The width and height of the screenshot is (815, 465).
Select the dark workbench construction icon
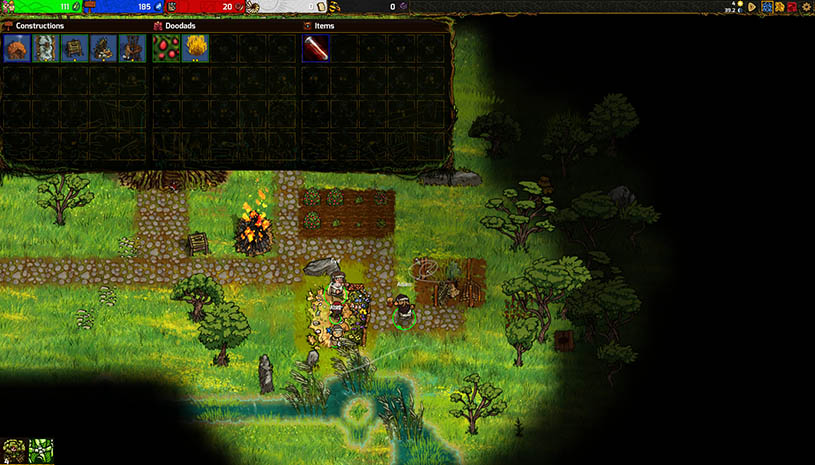click(104, 48)
